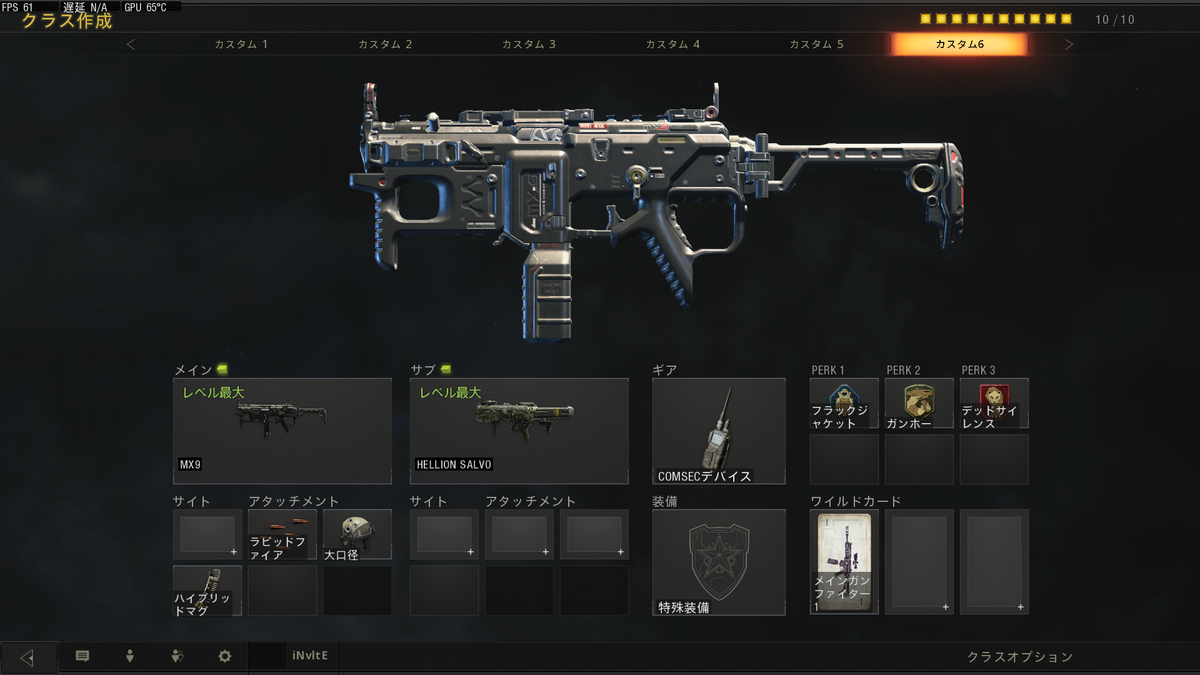Change the ガンホー perk 2 slot
Image resolution: width=1200 pixels, height=675 pixels.
pos(919,403)
